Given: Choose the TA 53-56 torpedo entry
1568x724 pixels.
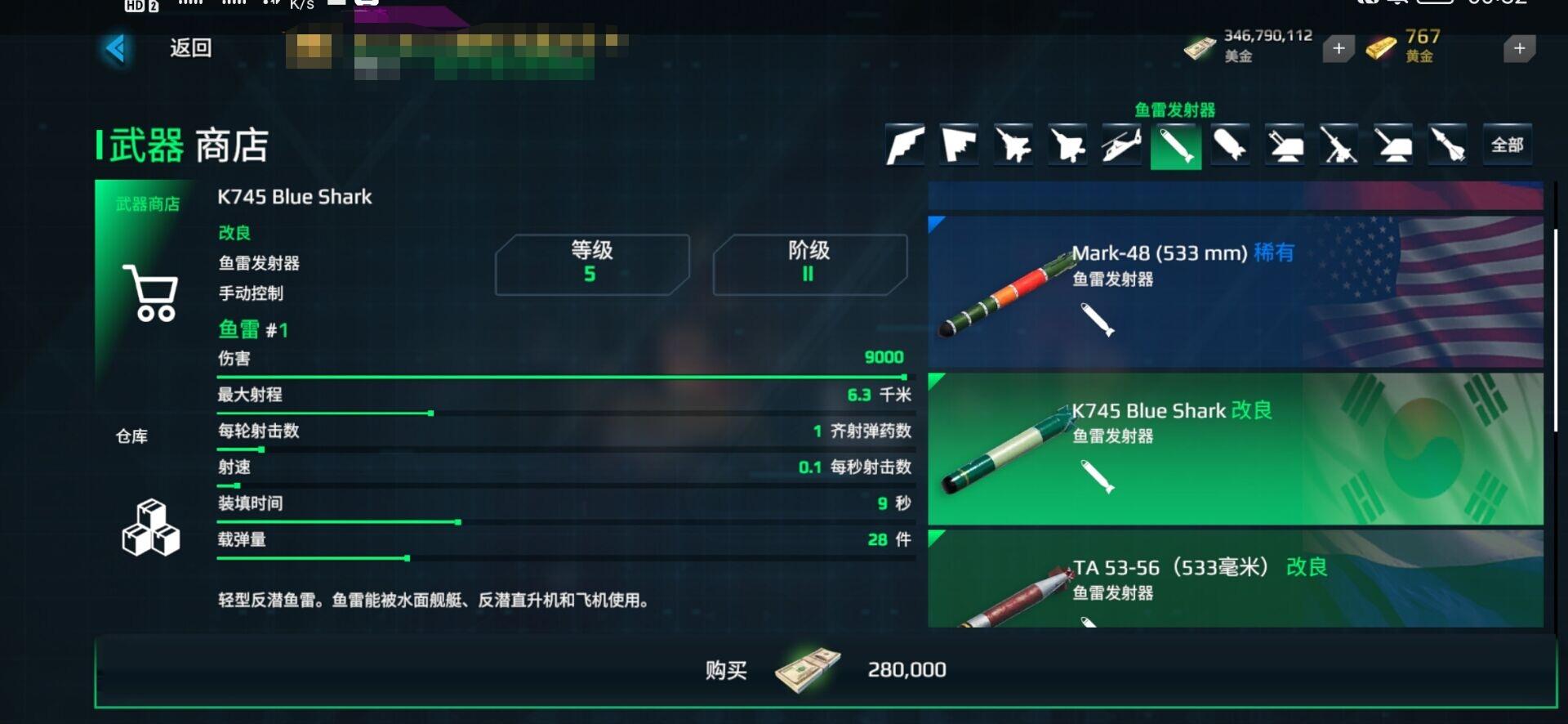Looking at the screenshot, I should (1235, 580).
